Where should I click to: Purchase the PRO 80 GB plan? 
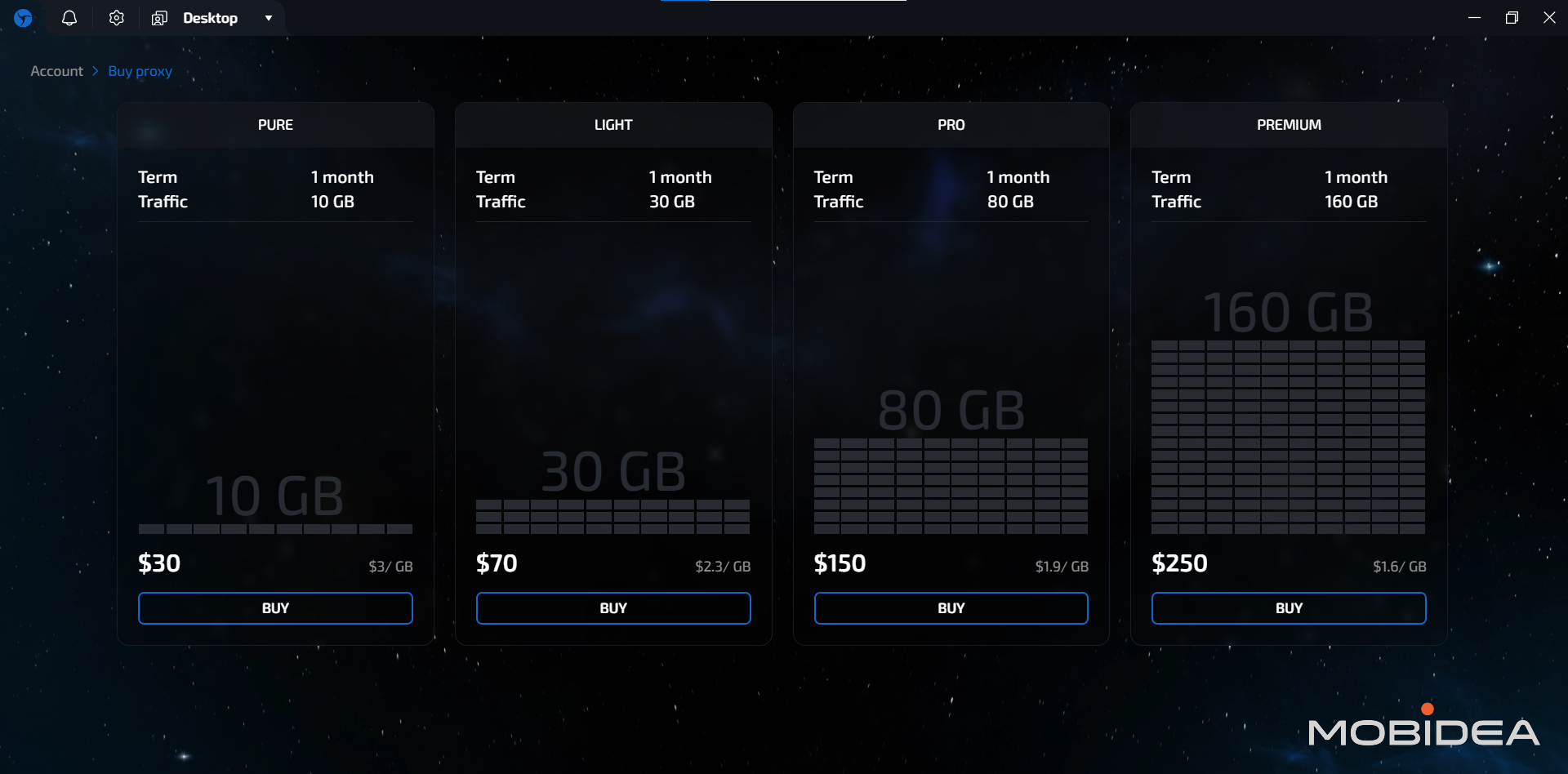click(x=951, y=608)
